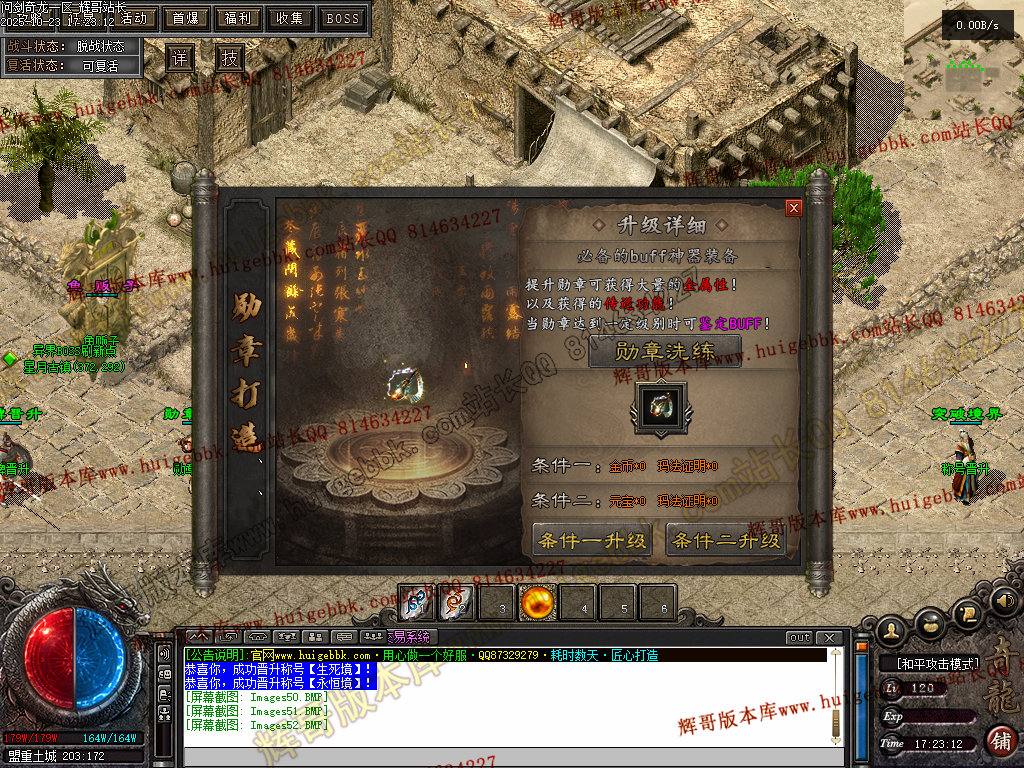Open the red 铺 shop button
Screen dimensions: 1024x768
tap(1000, 740)
